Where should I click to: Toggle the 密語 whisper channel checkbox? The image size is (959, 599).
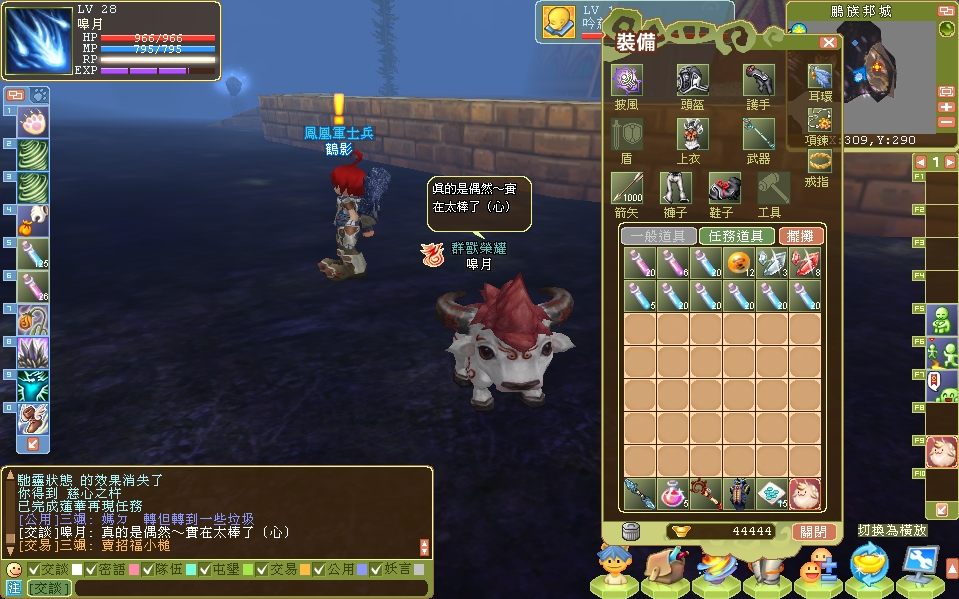(91, 569)
